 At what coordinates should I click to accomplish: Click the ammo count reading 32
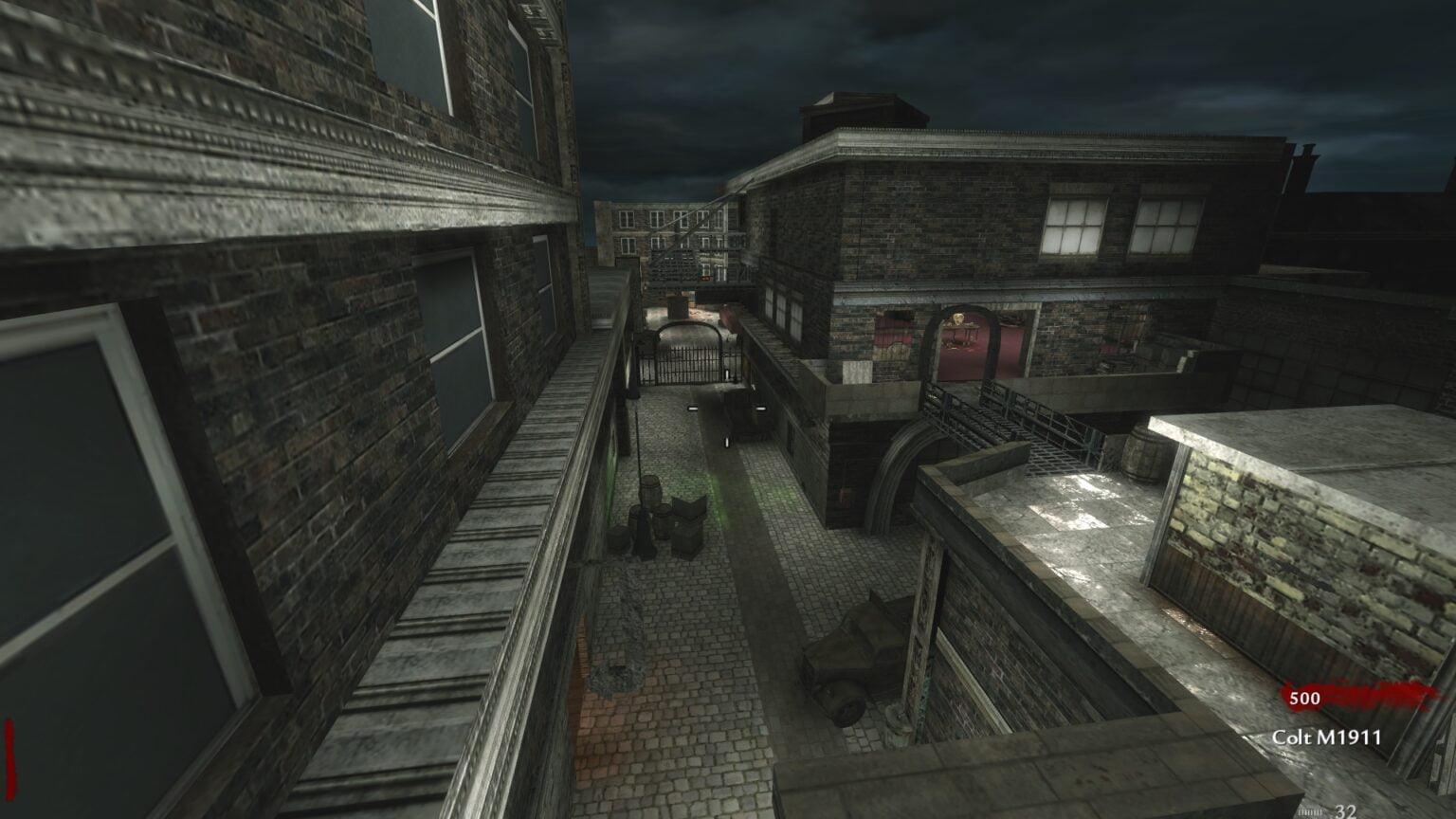[1344, 810]
